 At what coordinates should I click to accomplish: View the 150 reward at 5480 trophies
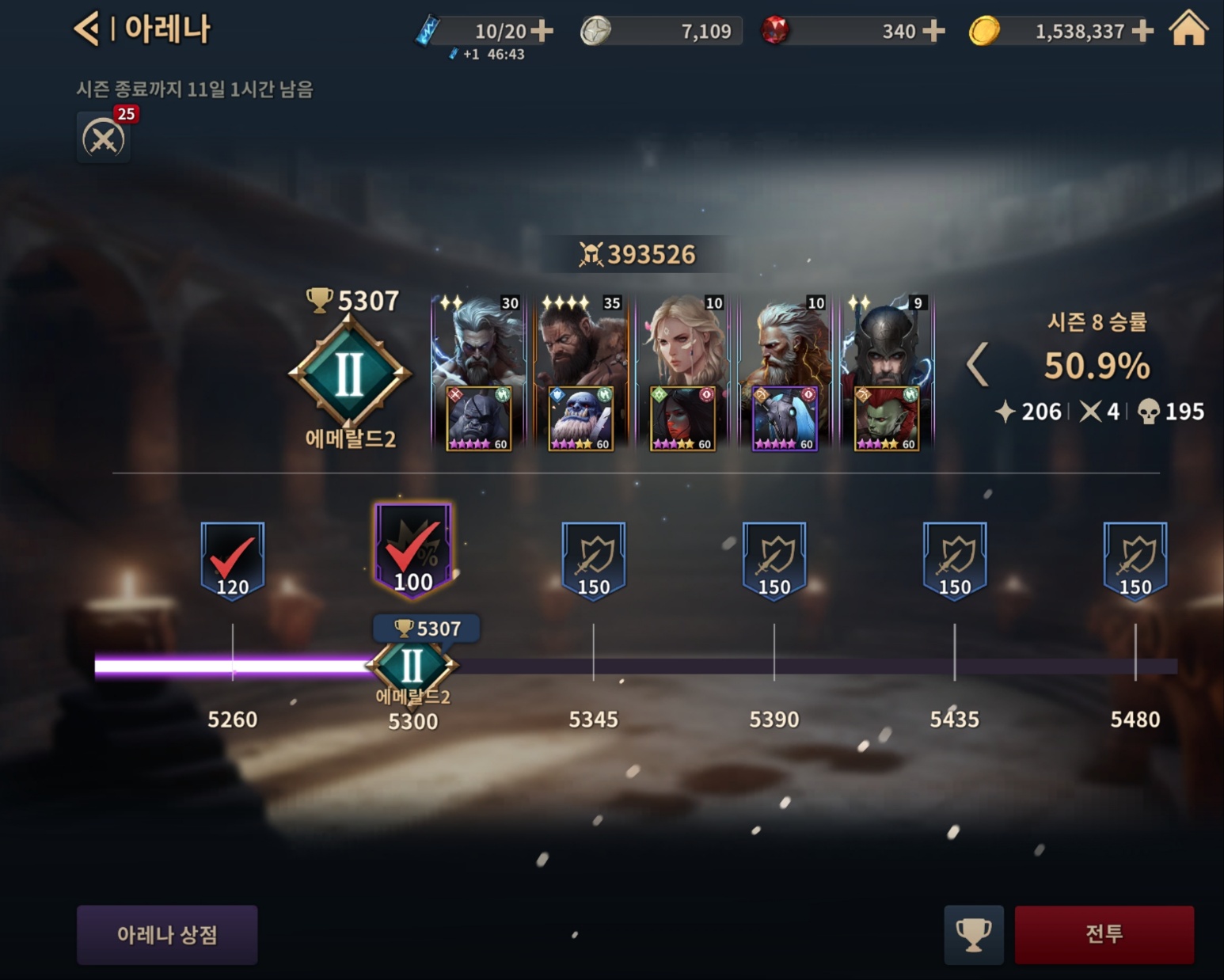tap(1135, 560)
